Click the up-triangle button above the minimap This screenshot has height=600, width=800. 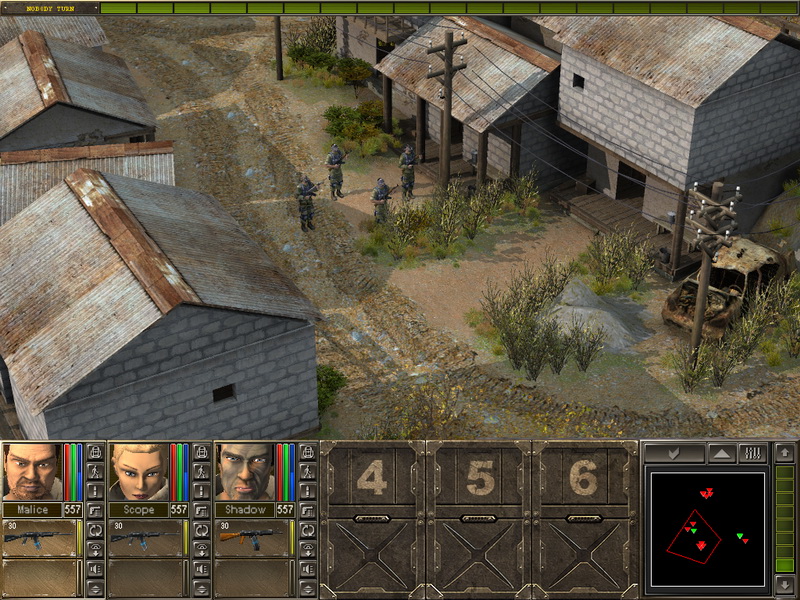tap(720, 453)
